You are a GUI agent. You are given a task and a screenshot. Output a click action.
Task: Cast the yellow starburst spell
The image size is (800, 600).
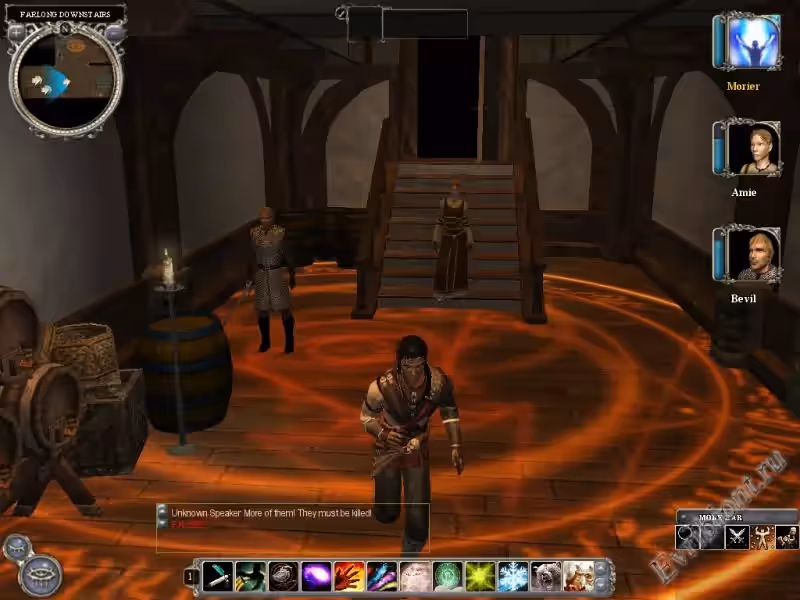tap(480, 576)
